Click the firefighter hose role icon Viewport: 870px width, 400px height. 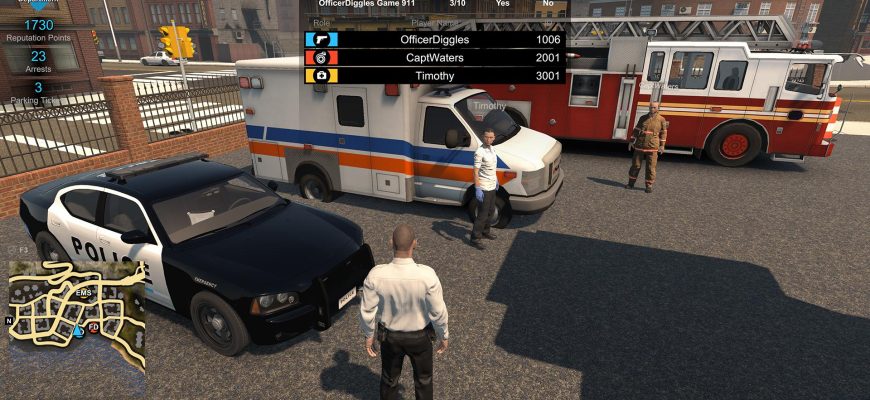pyautogui.click(x=322, y=57)
